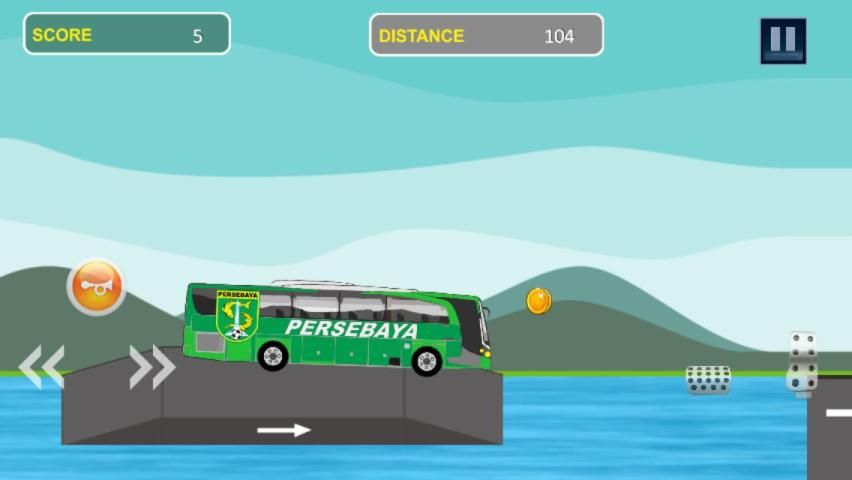Honk the orange horn button
The image size is (852, 480).
[96, 287]
